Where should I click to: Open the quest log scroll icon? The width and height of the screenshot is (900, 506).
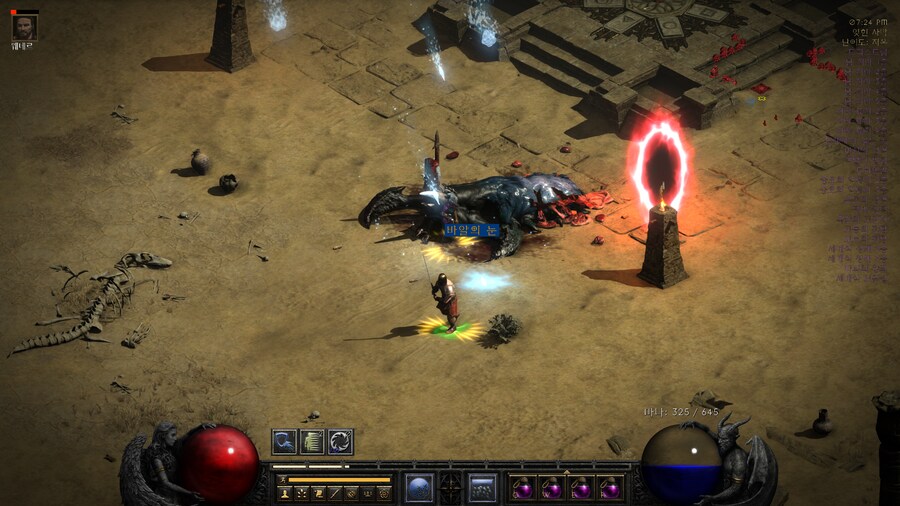click(x=318, y=493)
